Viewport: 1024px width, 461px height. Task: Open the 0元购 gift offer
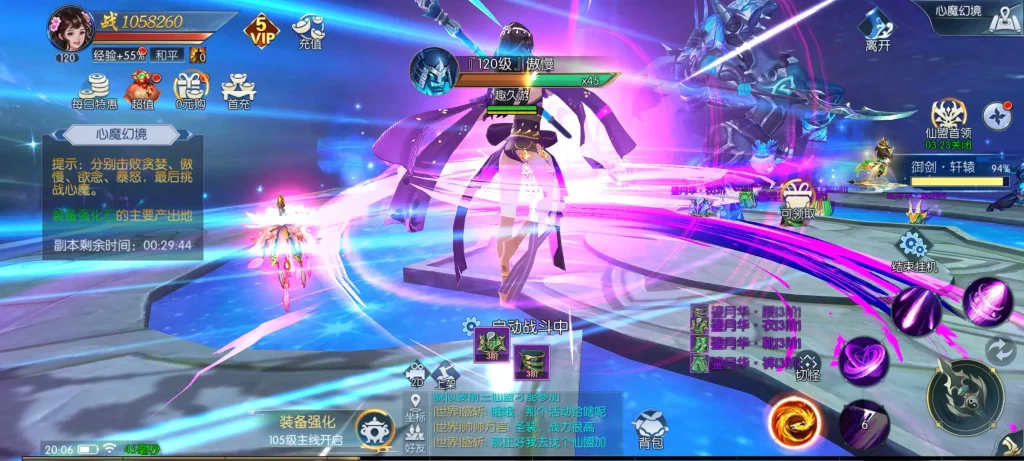point(190,90)
